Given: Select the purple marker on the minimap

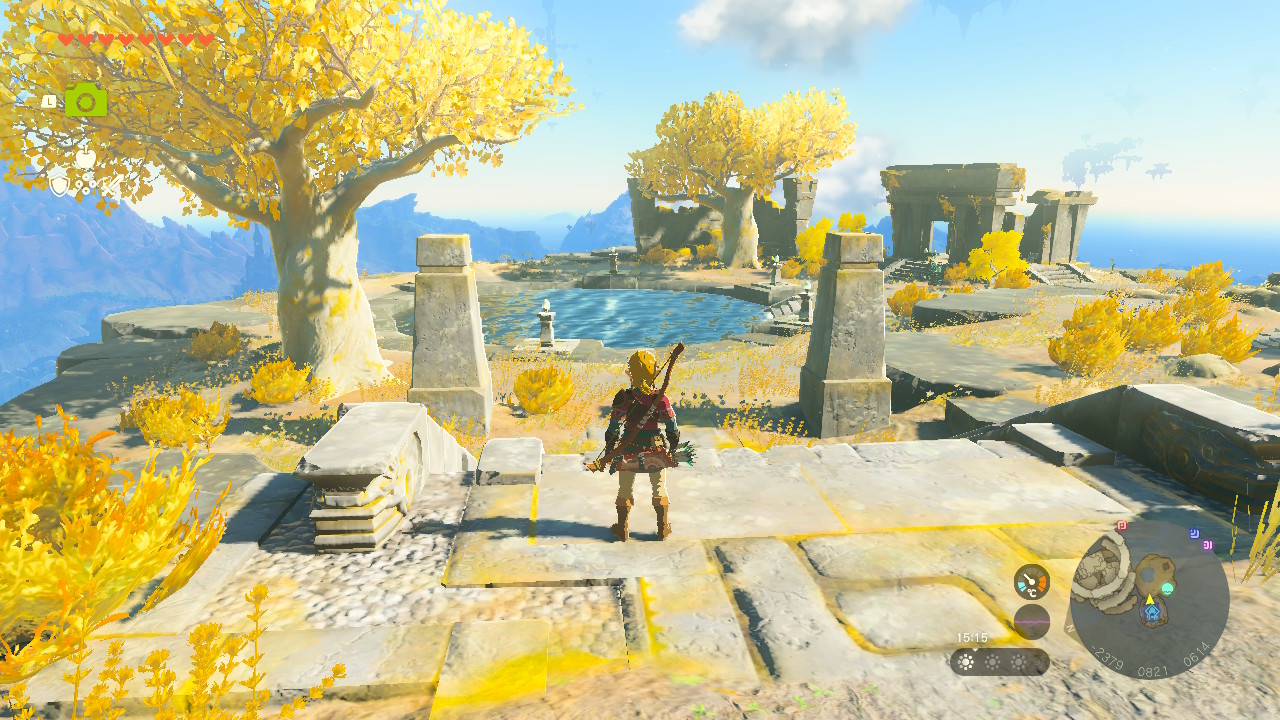Looking at the screenshot, I should (1208, 545).
